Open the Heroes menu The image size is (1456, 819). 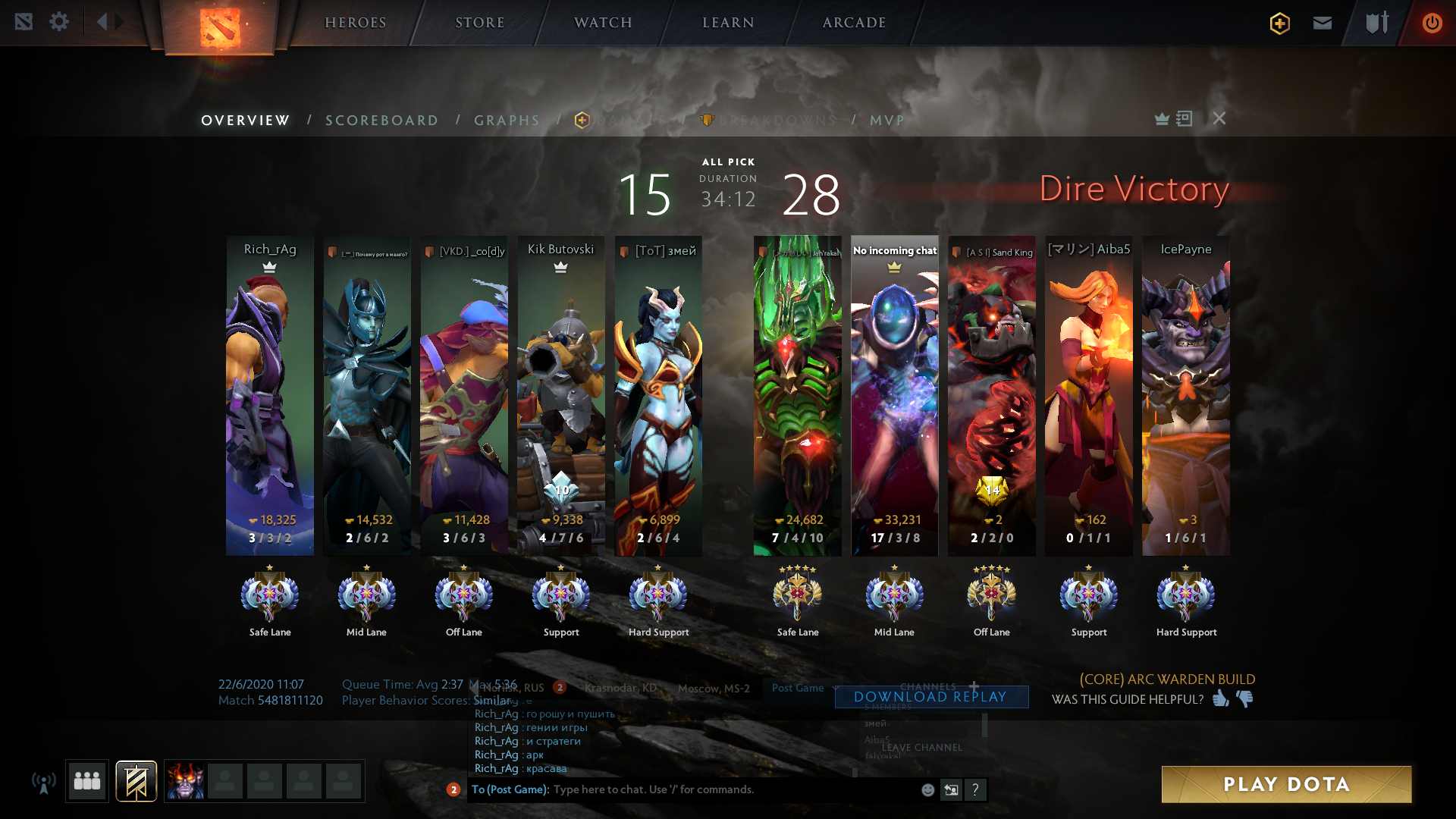[355, 23]
